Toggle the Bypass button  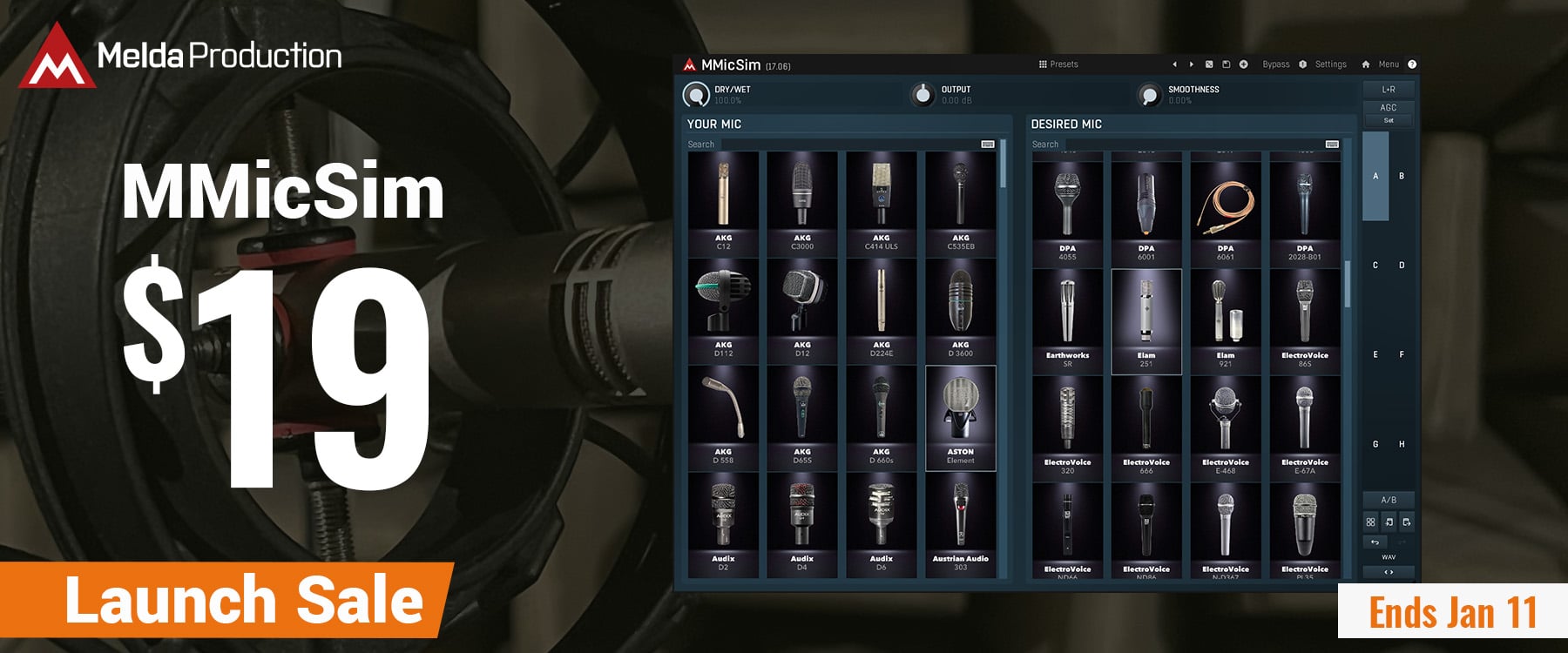tap(1275, 64)
